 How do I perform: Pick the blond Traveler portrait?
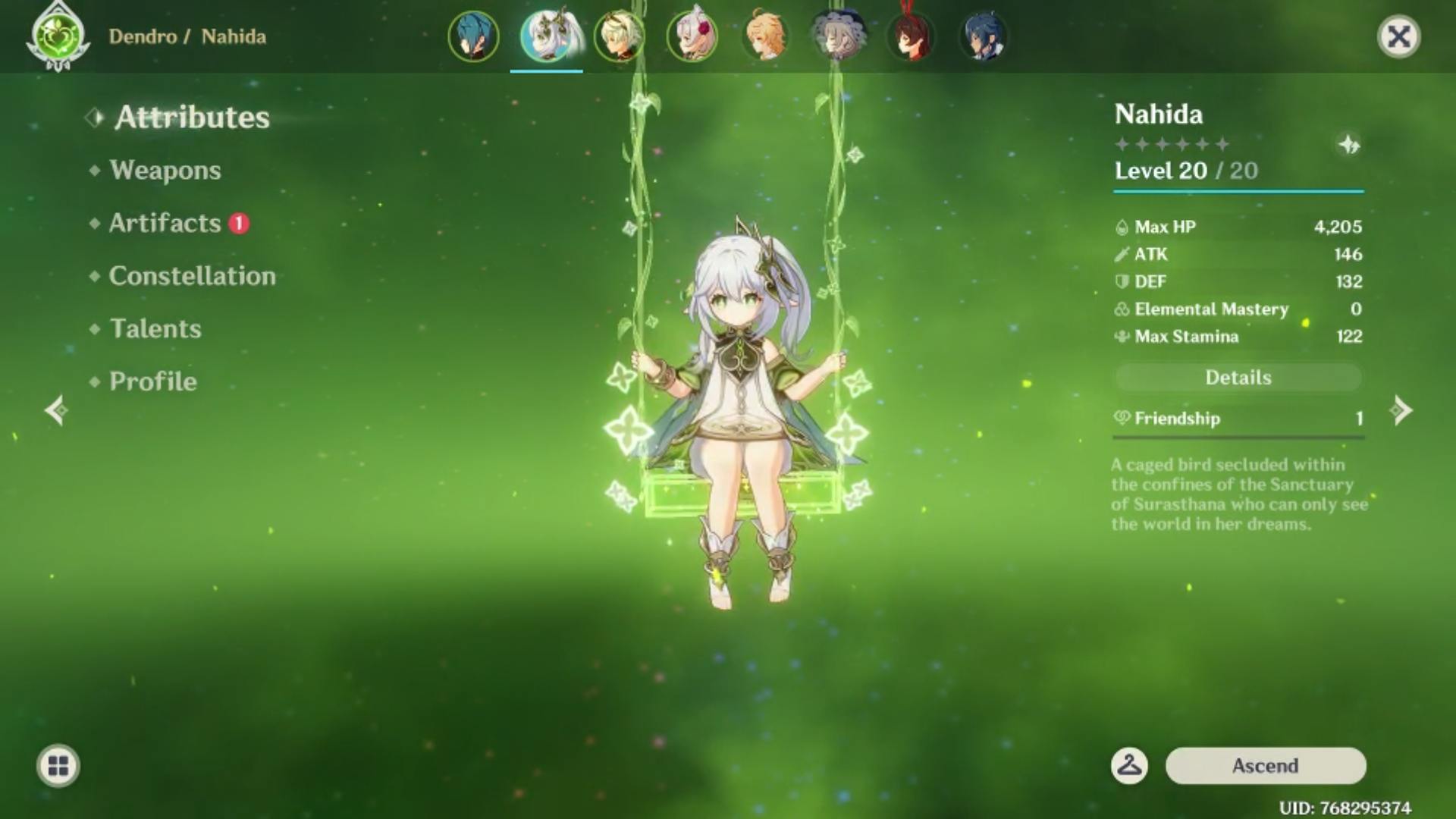click(765, 36)
